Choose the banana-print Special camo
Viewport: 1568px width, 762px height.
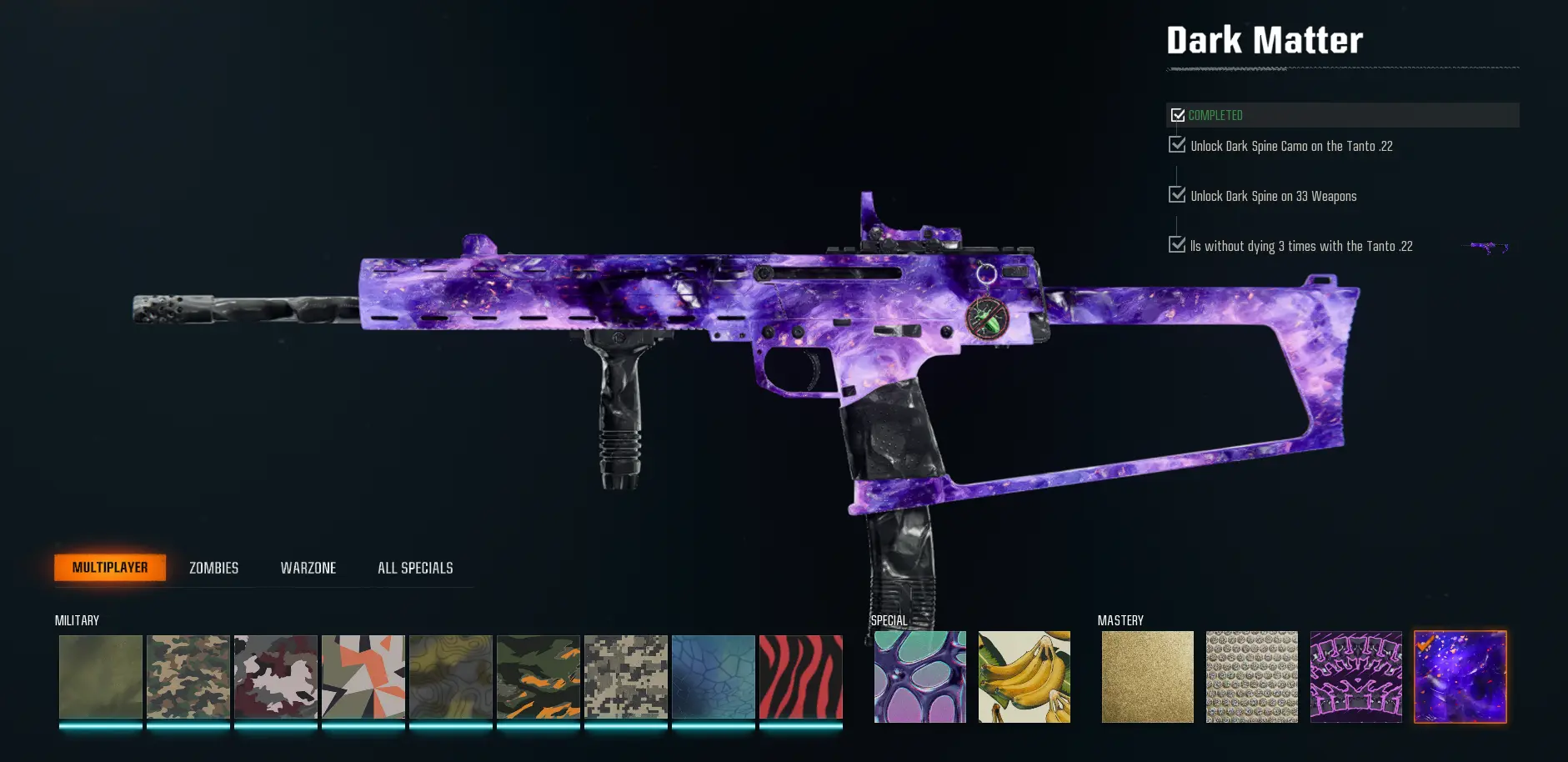1024,677
